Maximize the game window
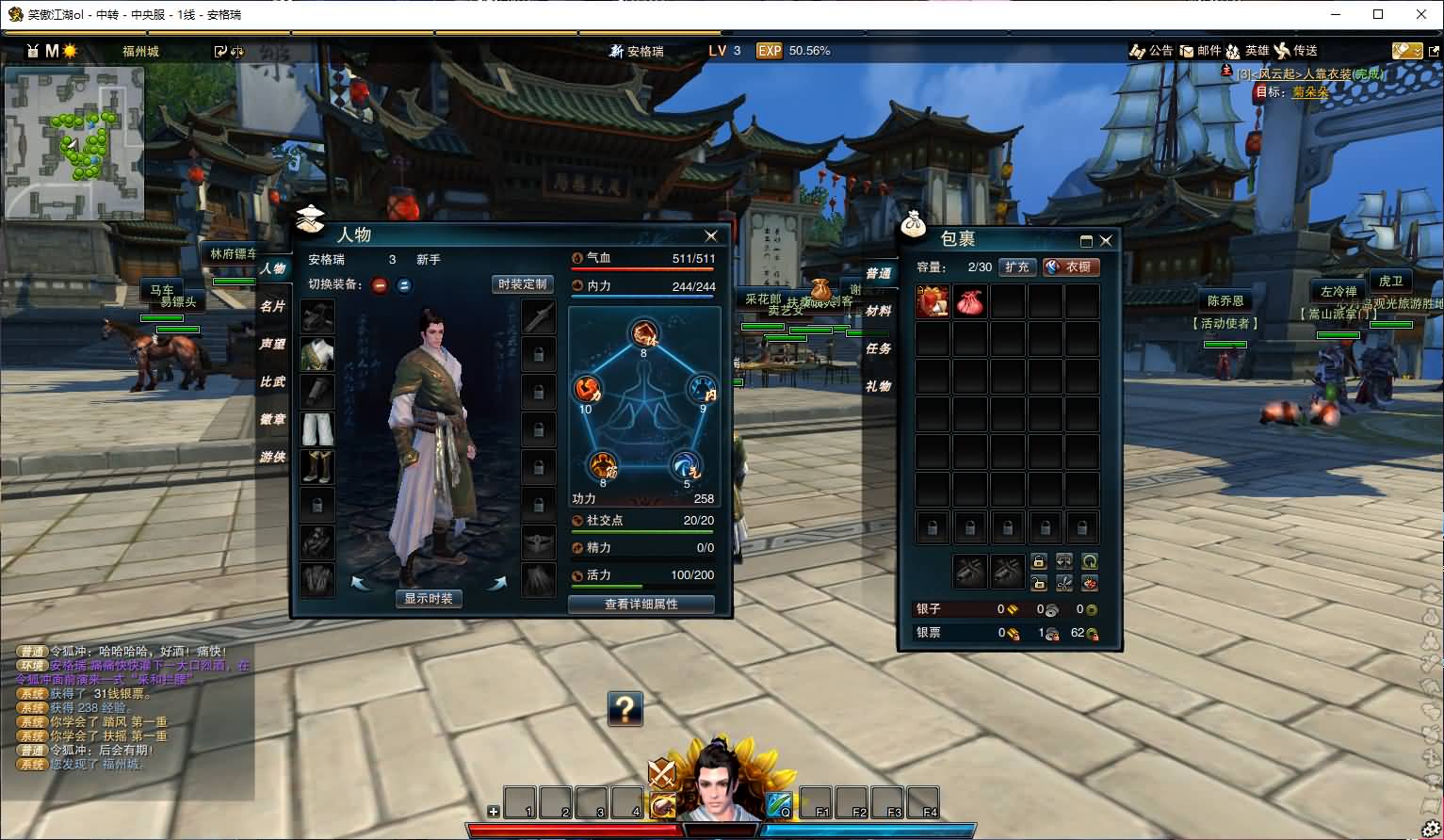 point(1378,14)
